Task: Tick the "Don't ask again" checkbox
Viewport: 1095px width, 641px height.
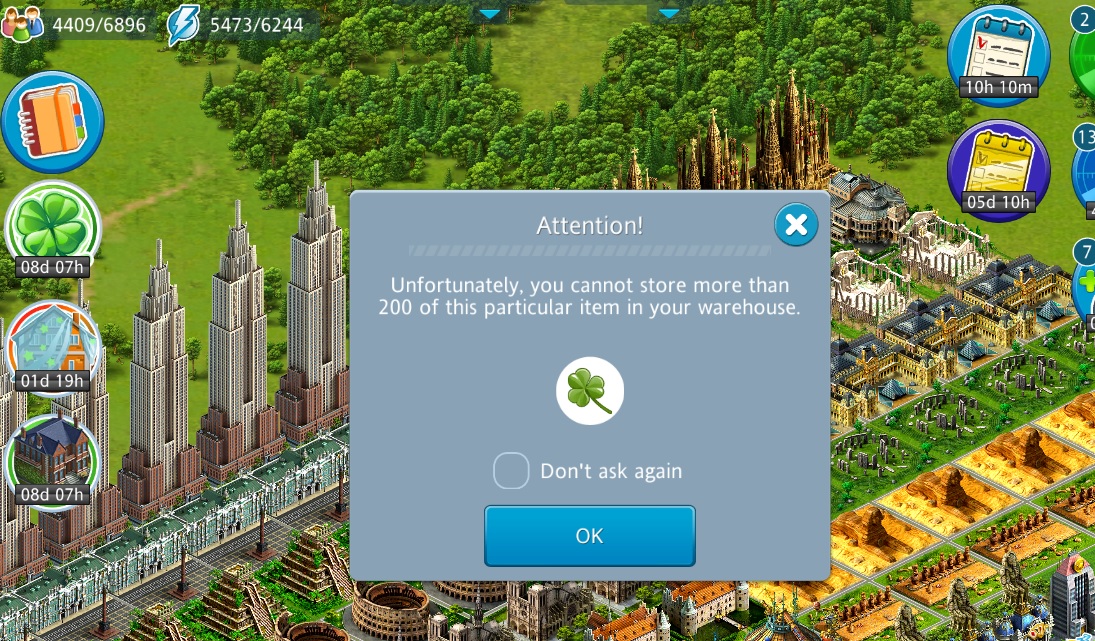Action: point(511,471)
